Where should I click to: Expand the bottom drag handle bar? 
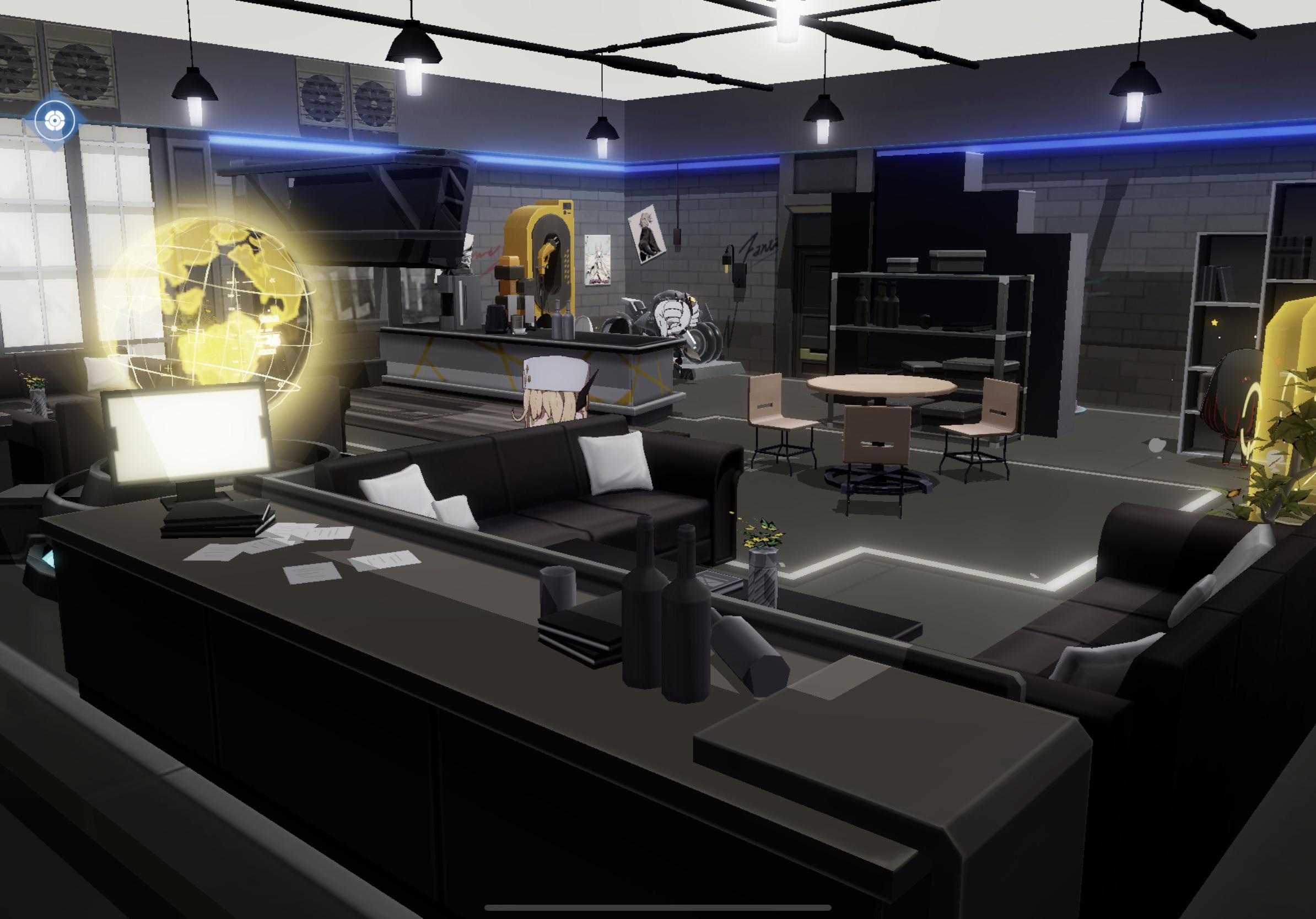658,907
